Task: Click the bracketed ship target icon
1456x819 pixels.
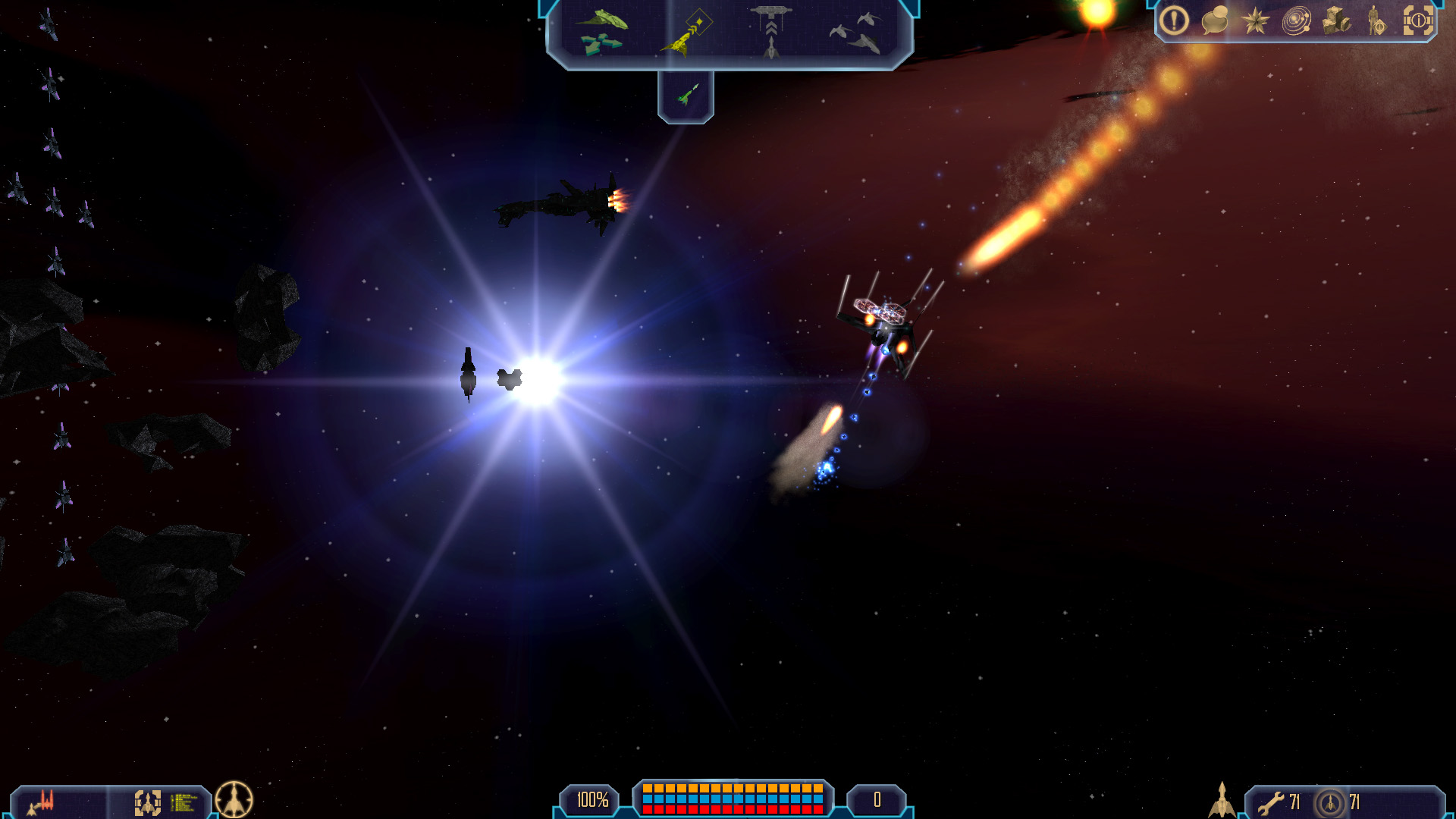Action: tap(148, 802)
